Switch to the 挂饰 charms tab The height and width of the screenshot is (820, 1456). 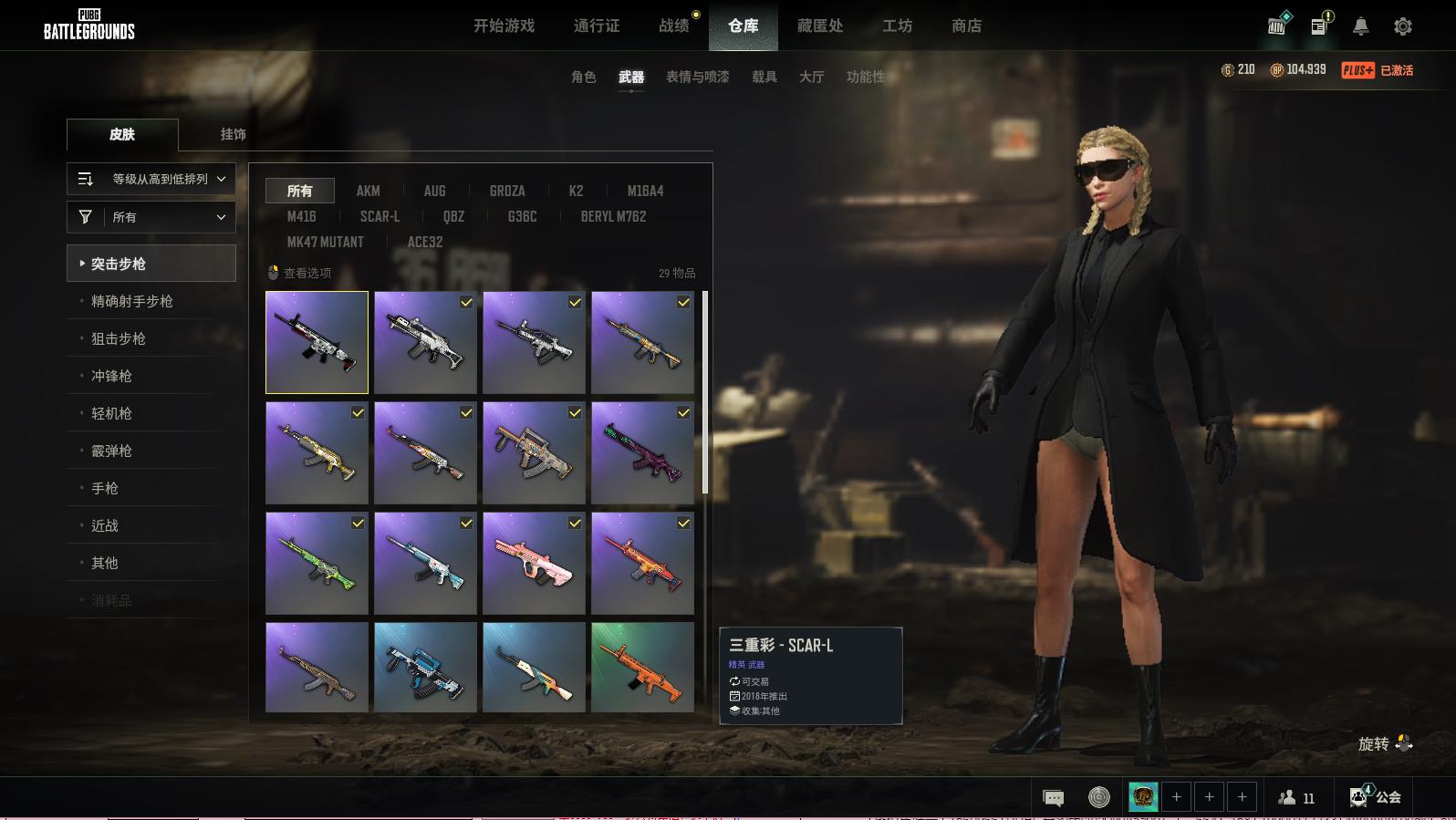(234, 134)
